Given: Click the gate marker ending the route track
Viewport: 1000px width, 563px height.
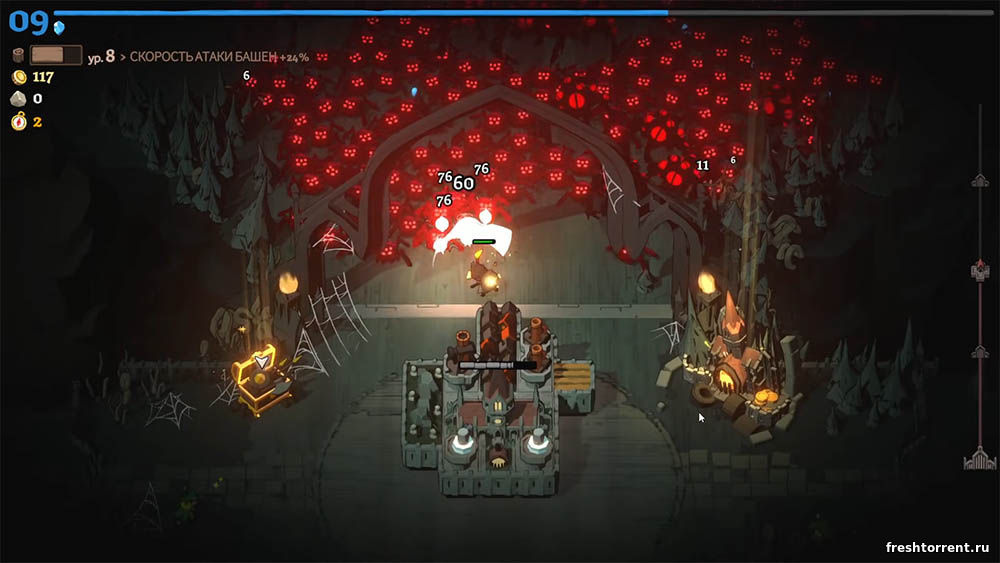Looking at the screenshot, I should tap(979, 459).
